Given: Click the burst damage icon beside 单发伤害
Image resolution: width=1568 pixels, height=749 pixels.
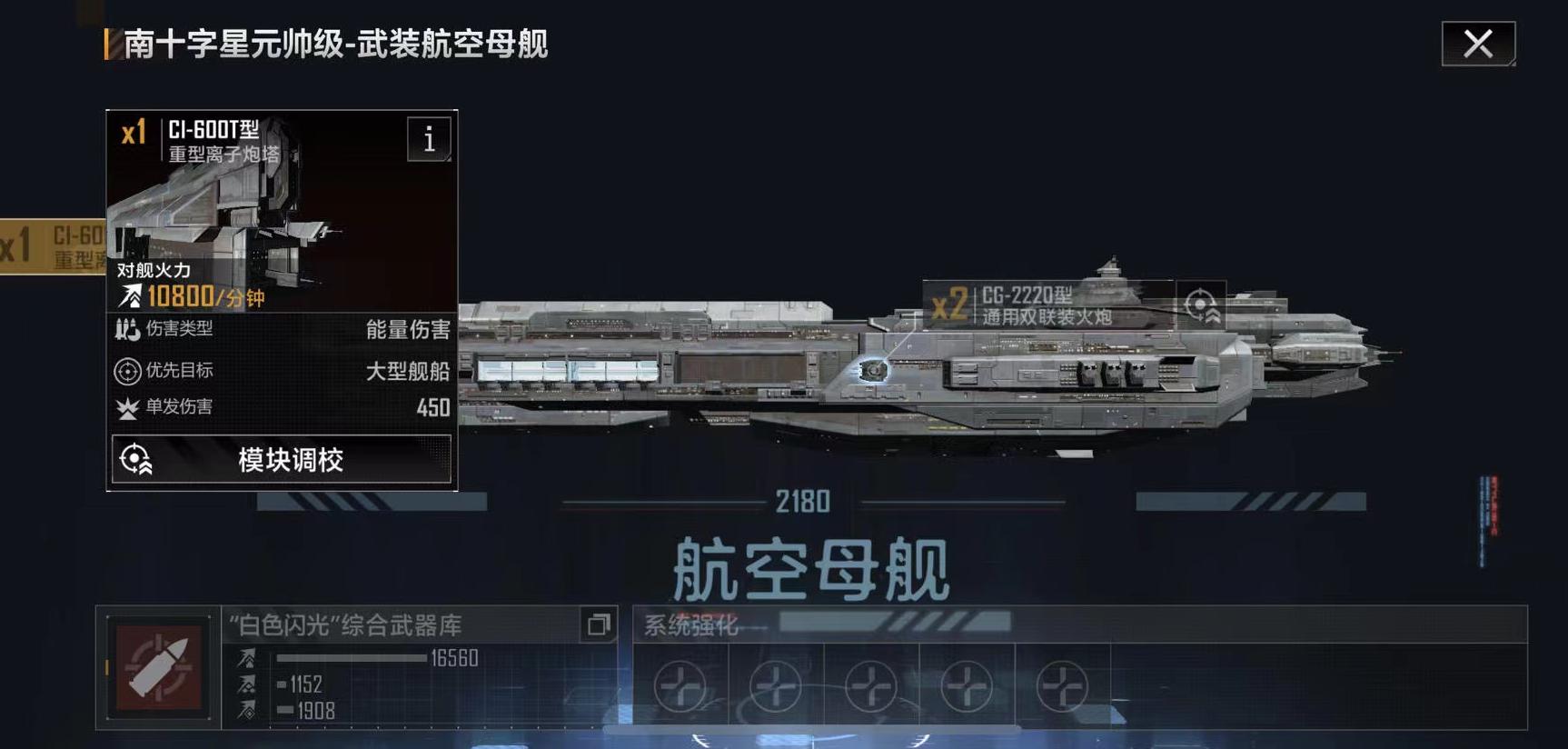Looking at the screenshot, I should tap(127, 409).
